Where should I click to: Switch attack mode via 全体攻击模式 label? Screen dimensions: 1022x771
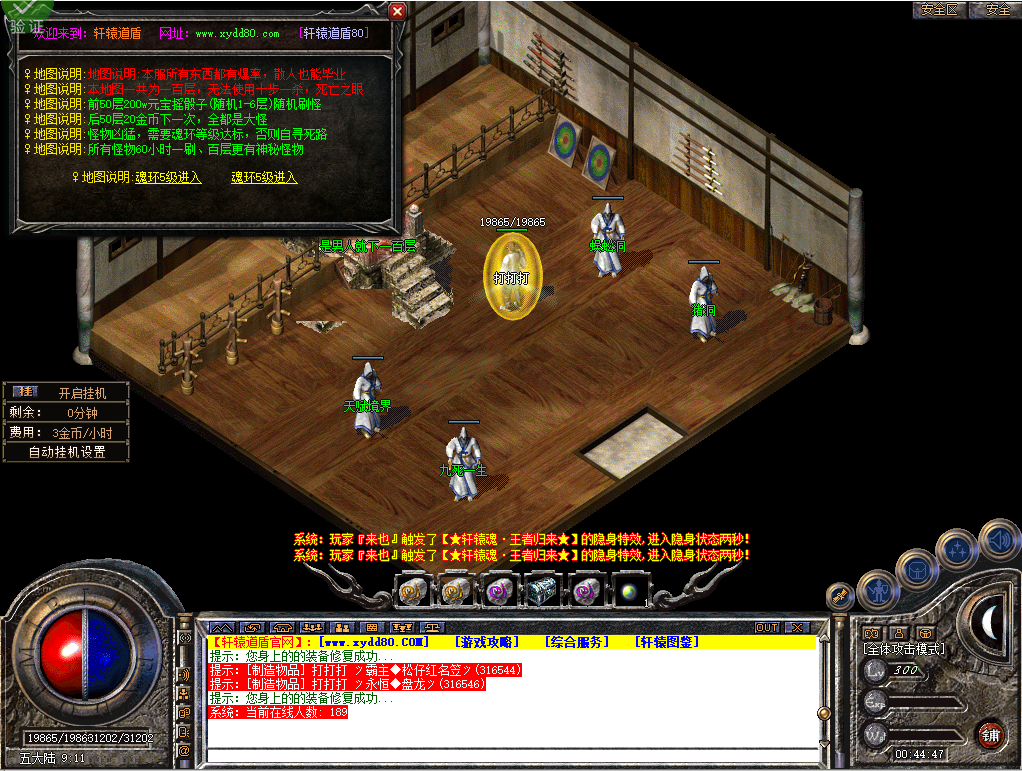(x=903, y=649)
